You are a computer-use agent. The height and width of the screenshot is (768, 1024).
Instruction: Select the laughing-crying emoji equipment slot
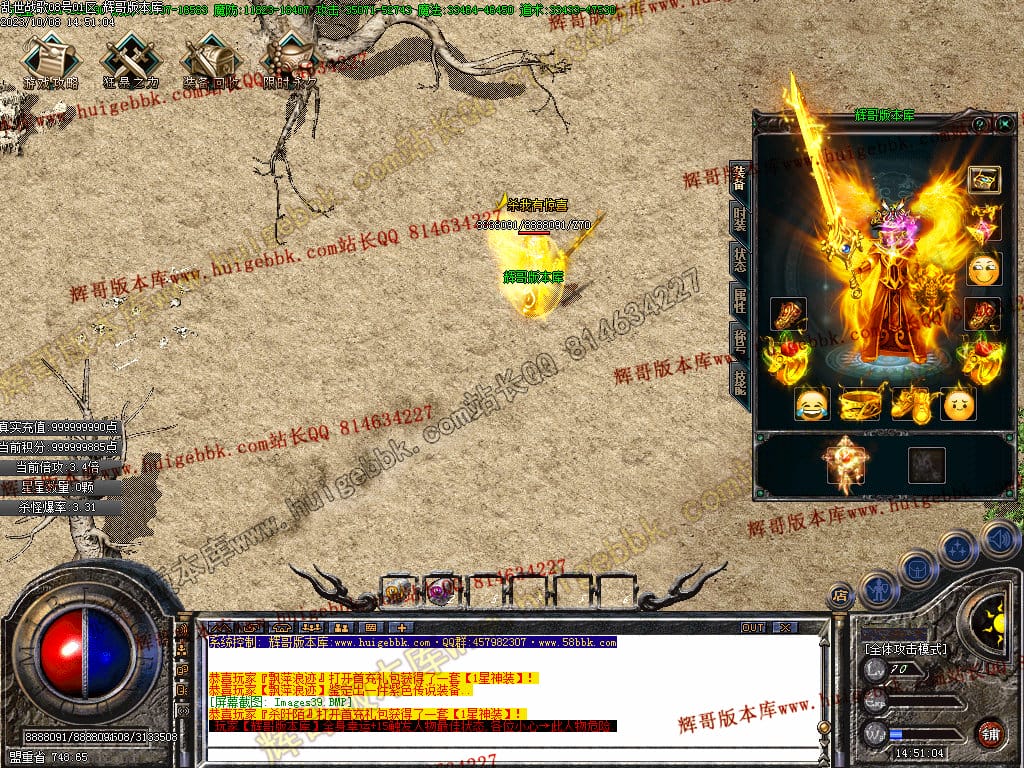[812, 404]
